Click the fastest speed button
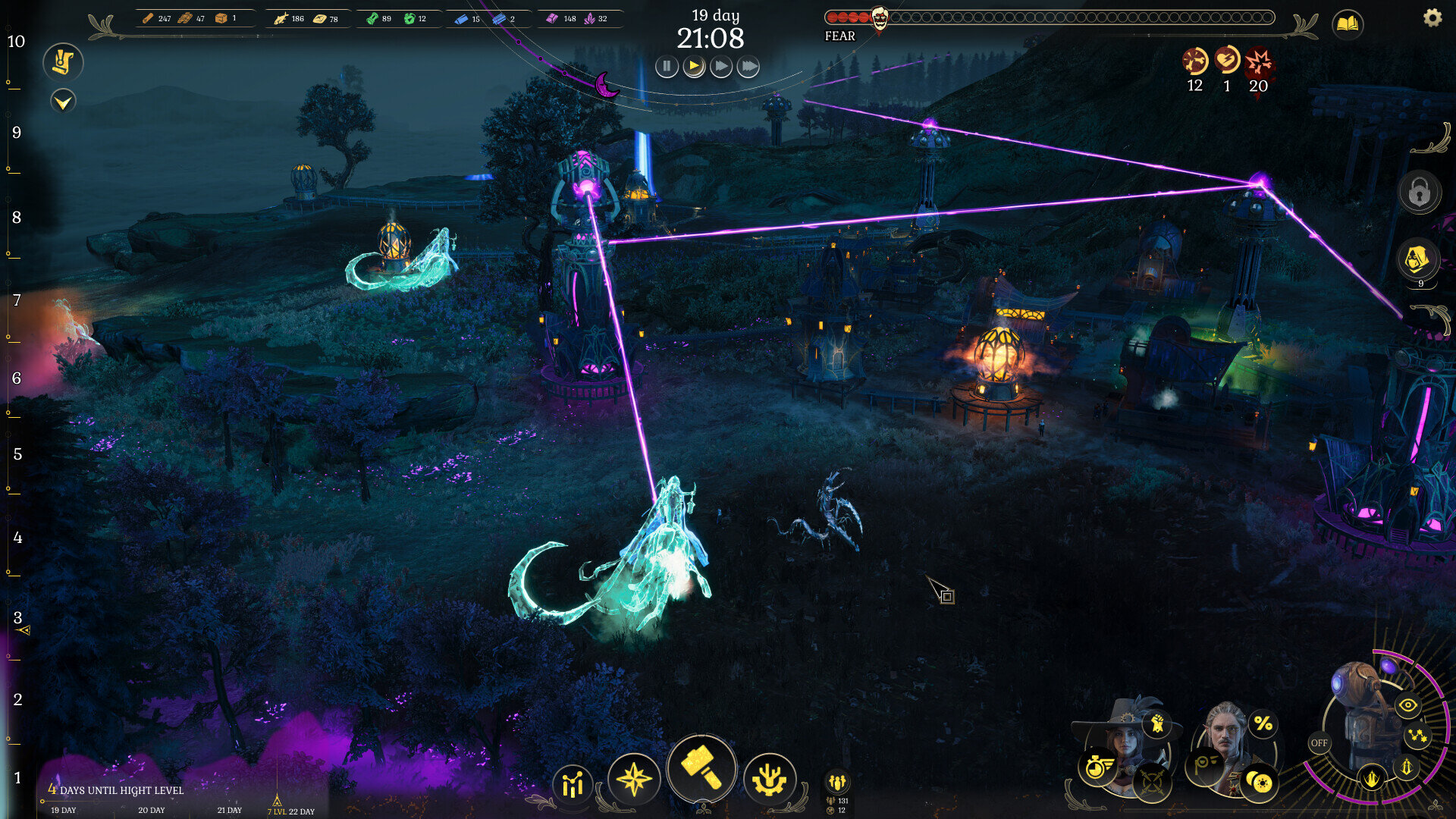Viewport: 1456px width, 819px height. click(748, 67)
